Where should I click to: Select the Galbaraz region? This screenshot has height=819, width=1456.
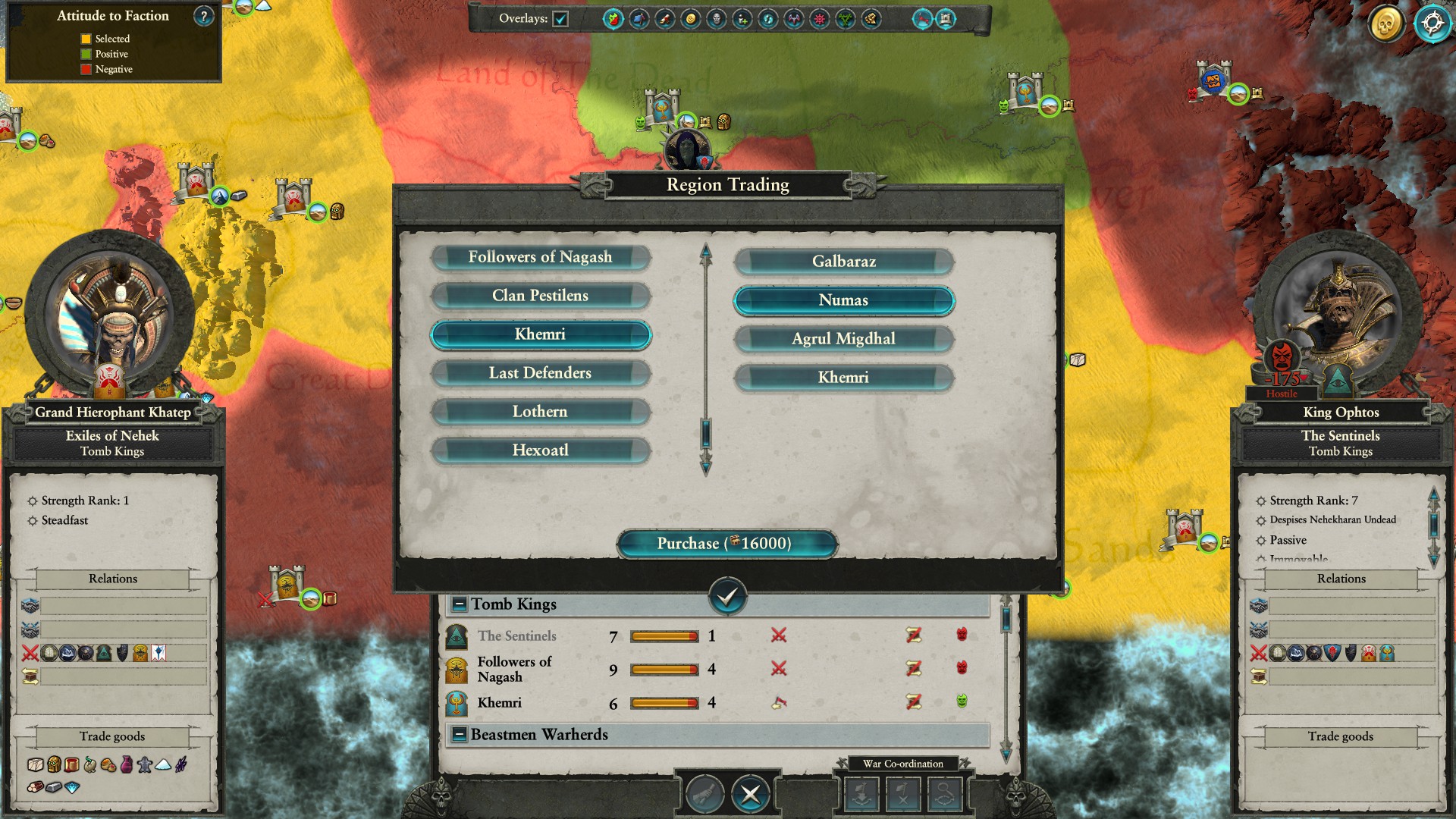(843, 262)
